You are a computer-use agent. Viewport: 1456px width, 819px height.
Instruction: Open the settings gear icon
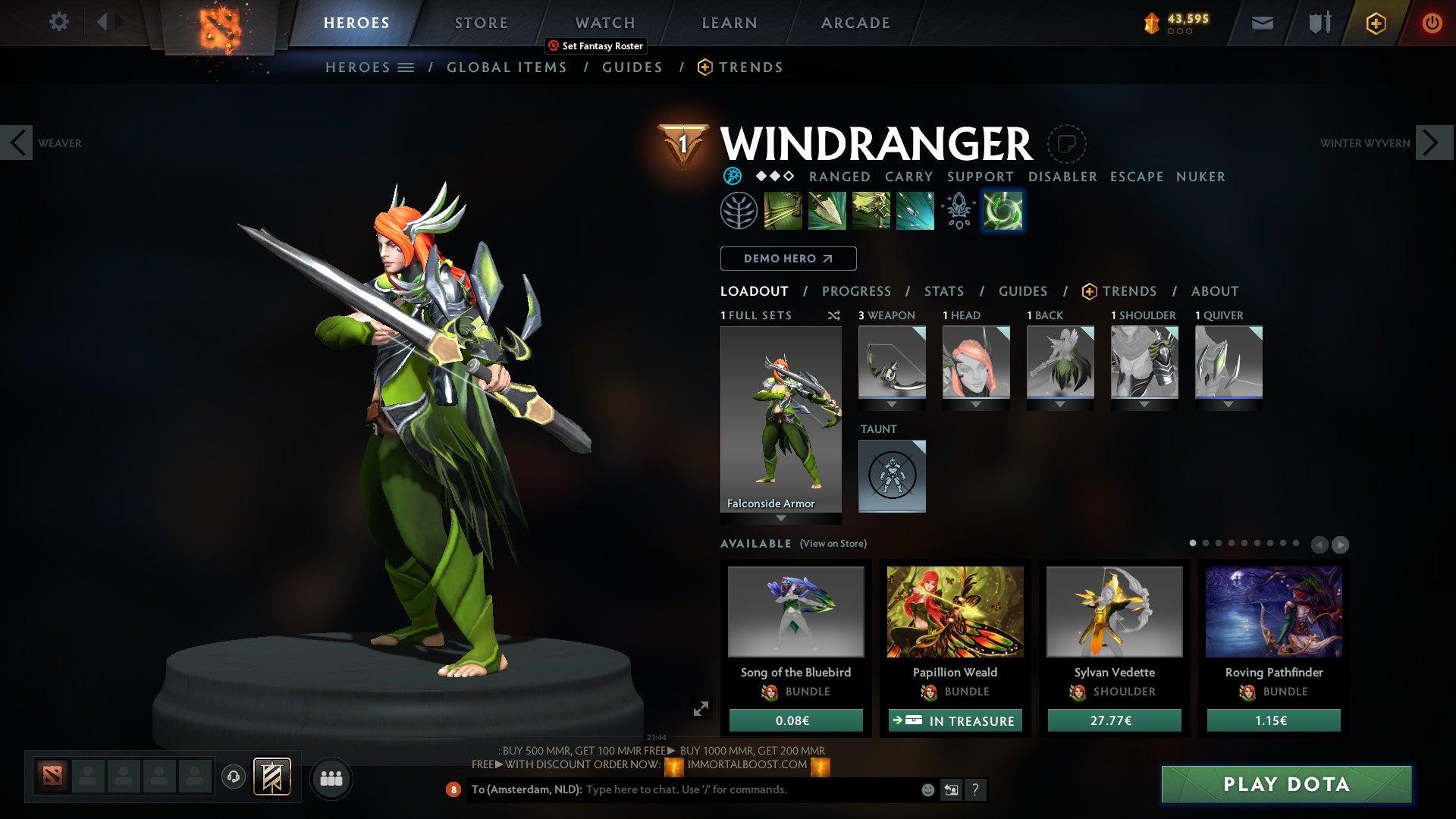click(58, 22)
